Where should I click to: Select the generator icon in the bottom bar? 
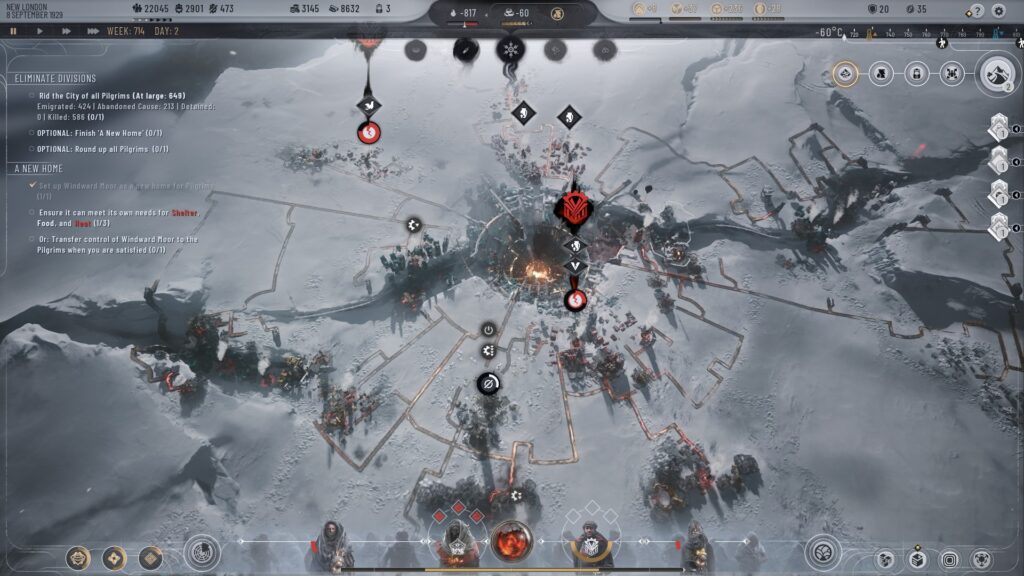tap(510, 542)
